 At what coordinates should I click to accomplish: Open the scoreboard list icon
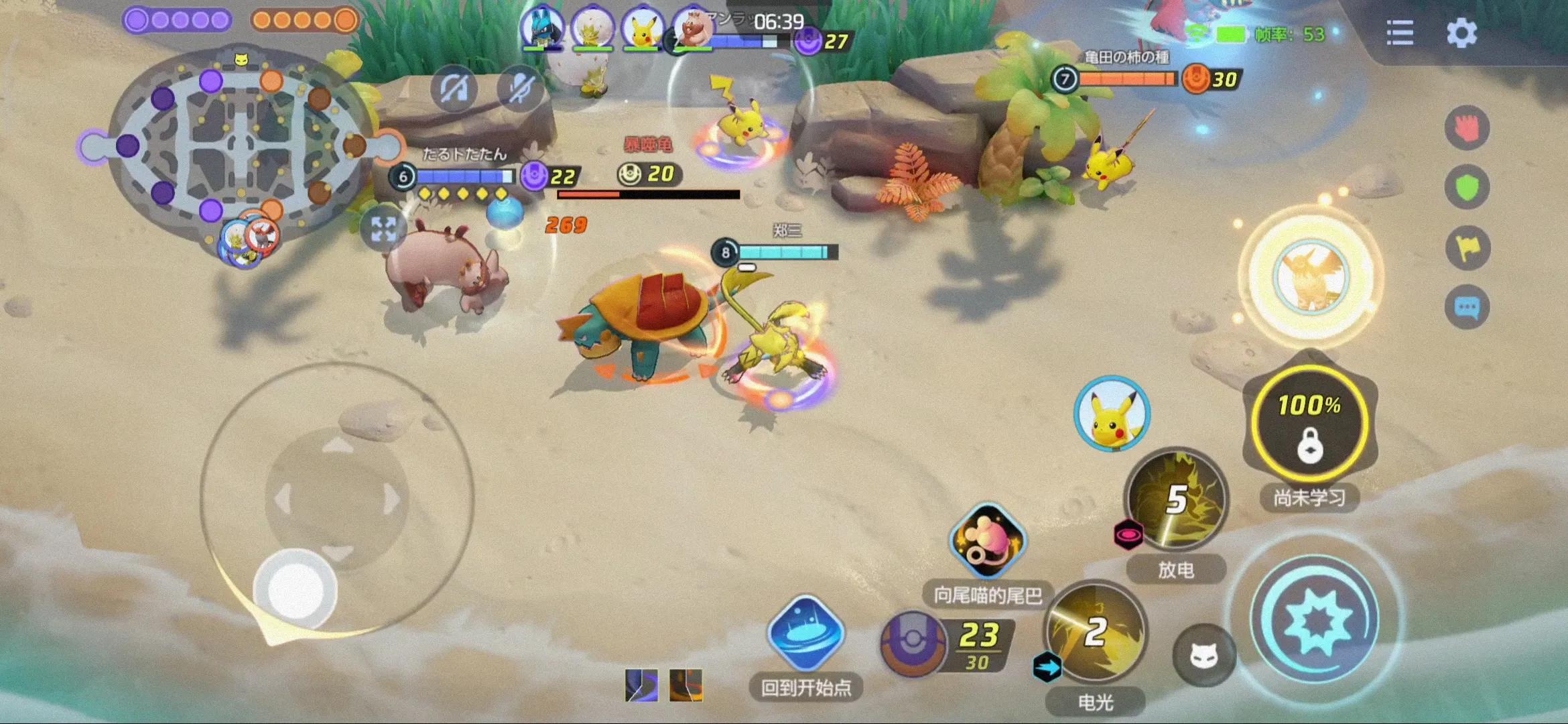pos(1400,33)
